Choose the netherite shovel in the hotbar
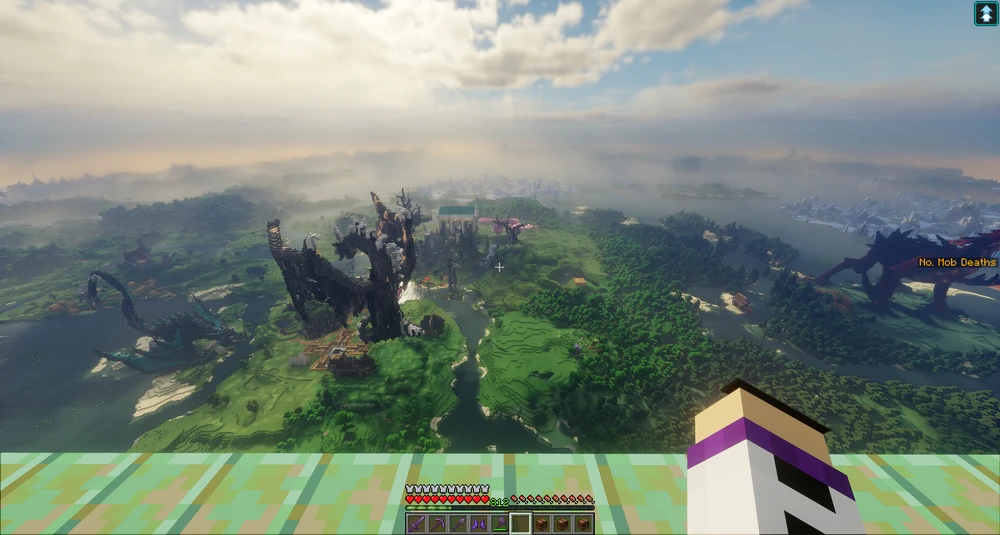Screen dimensions: 1000x535 (x=458, y=524)
